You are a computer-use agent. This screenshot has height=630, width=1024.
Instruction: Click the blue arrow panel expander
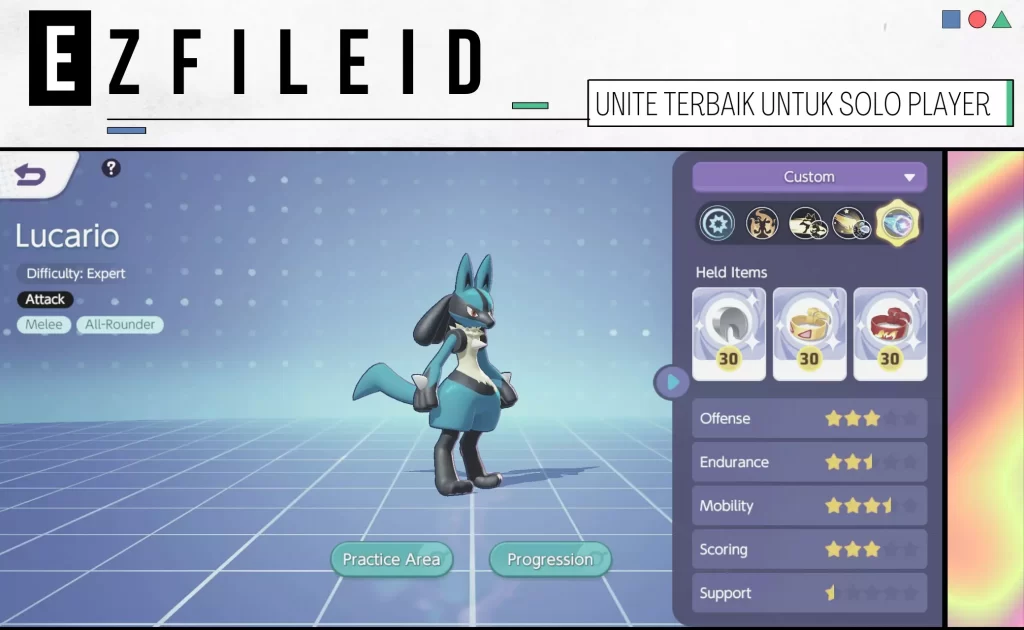(672, 381)
